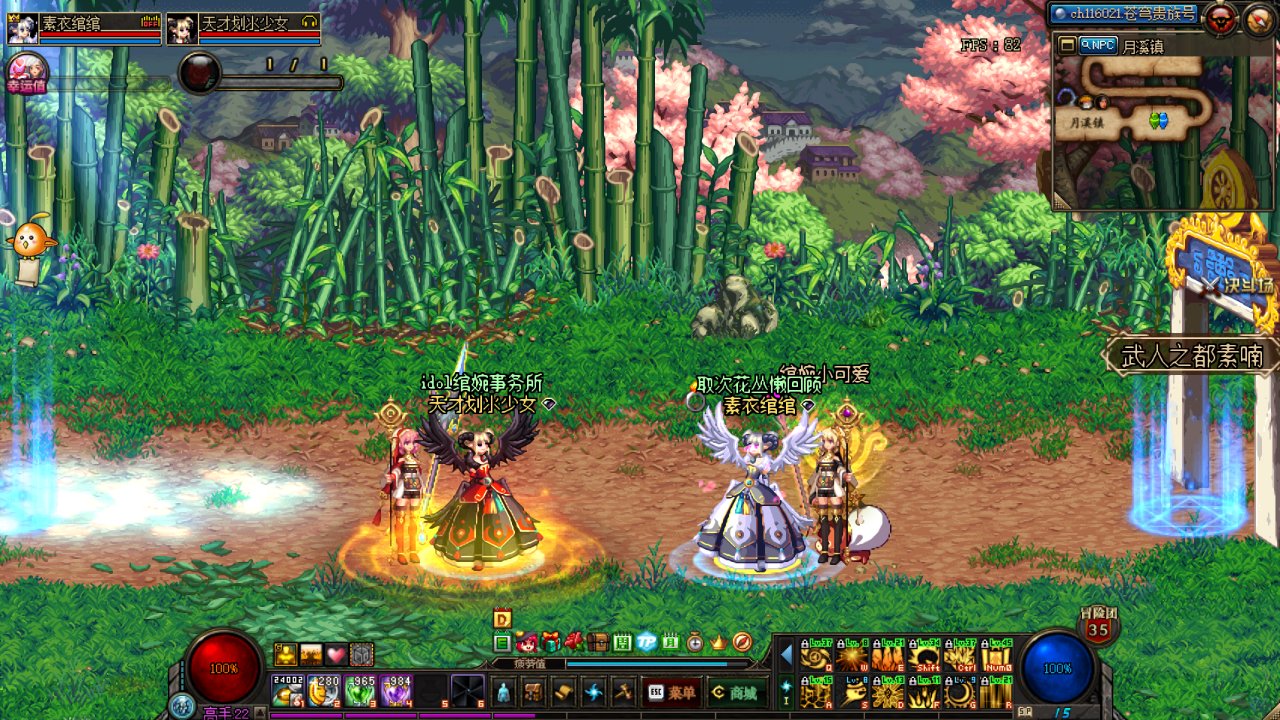Use the purple potion in slot 4
The width and height of the screenshot is (1280, 720).
pyautogui.click(x=395, y=691)
